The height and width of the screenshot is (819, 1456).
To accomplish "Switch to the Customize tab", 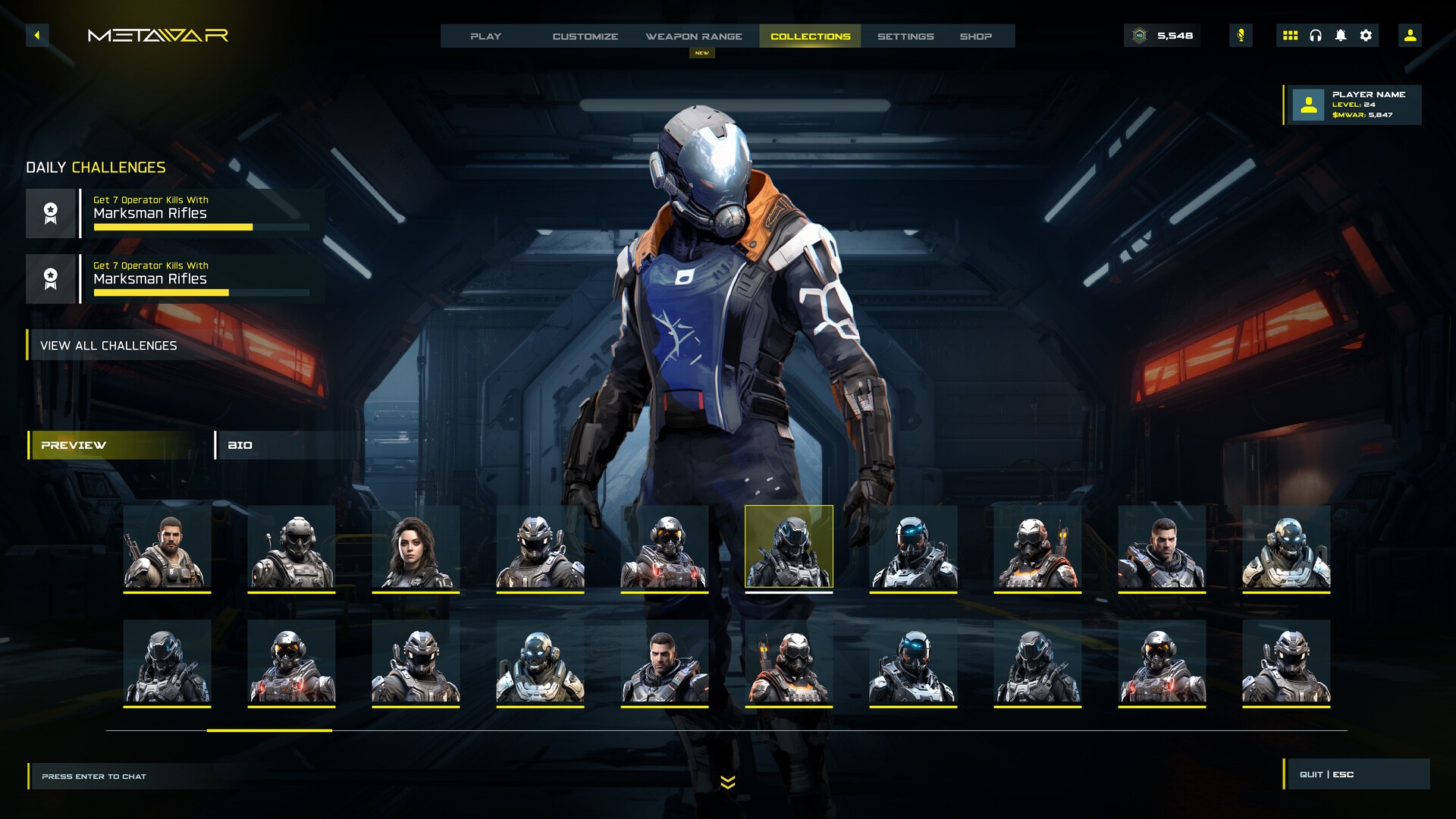I will point(585,36).
